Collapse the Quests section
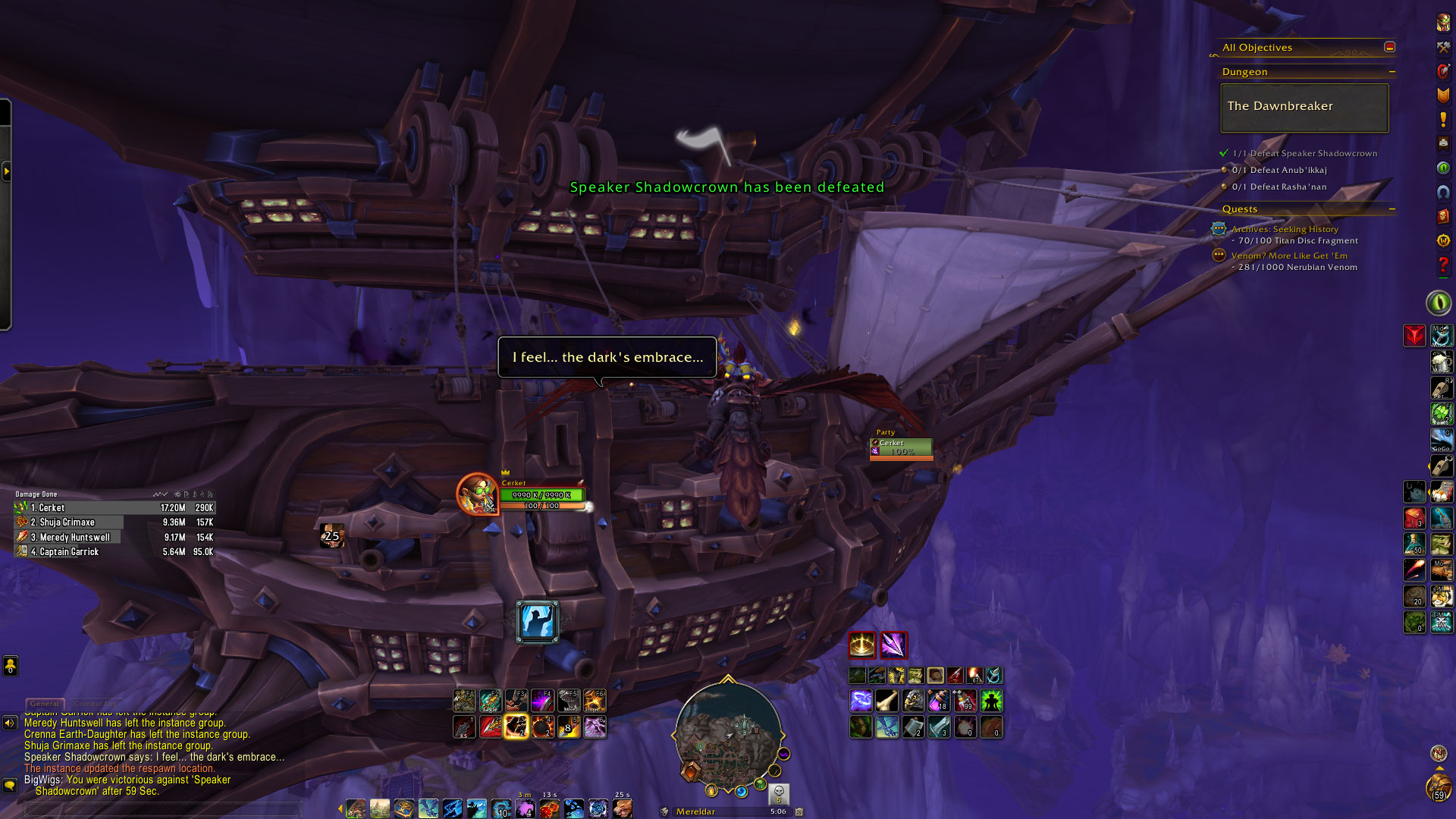 point(1392,209)
